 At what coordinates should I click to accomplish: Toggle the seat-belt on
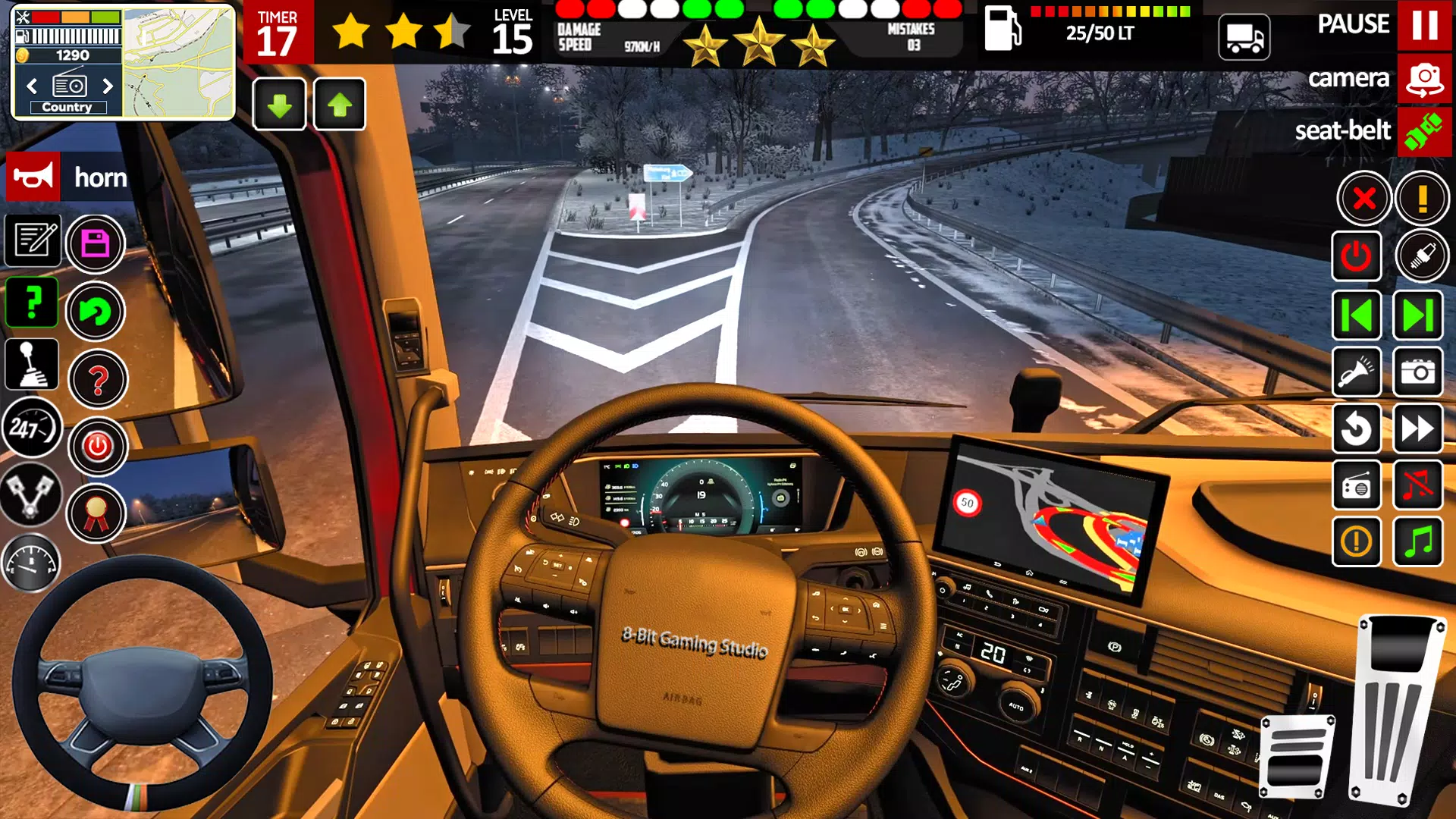pos(1424,130)
